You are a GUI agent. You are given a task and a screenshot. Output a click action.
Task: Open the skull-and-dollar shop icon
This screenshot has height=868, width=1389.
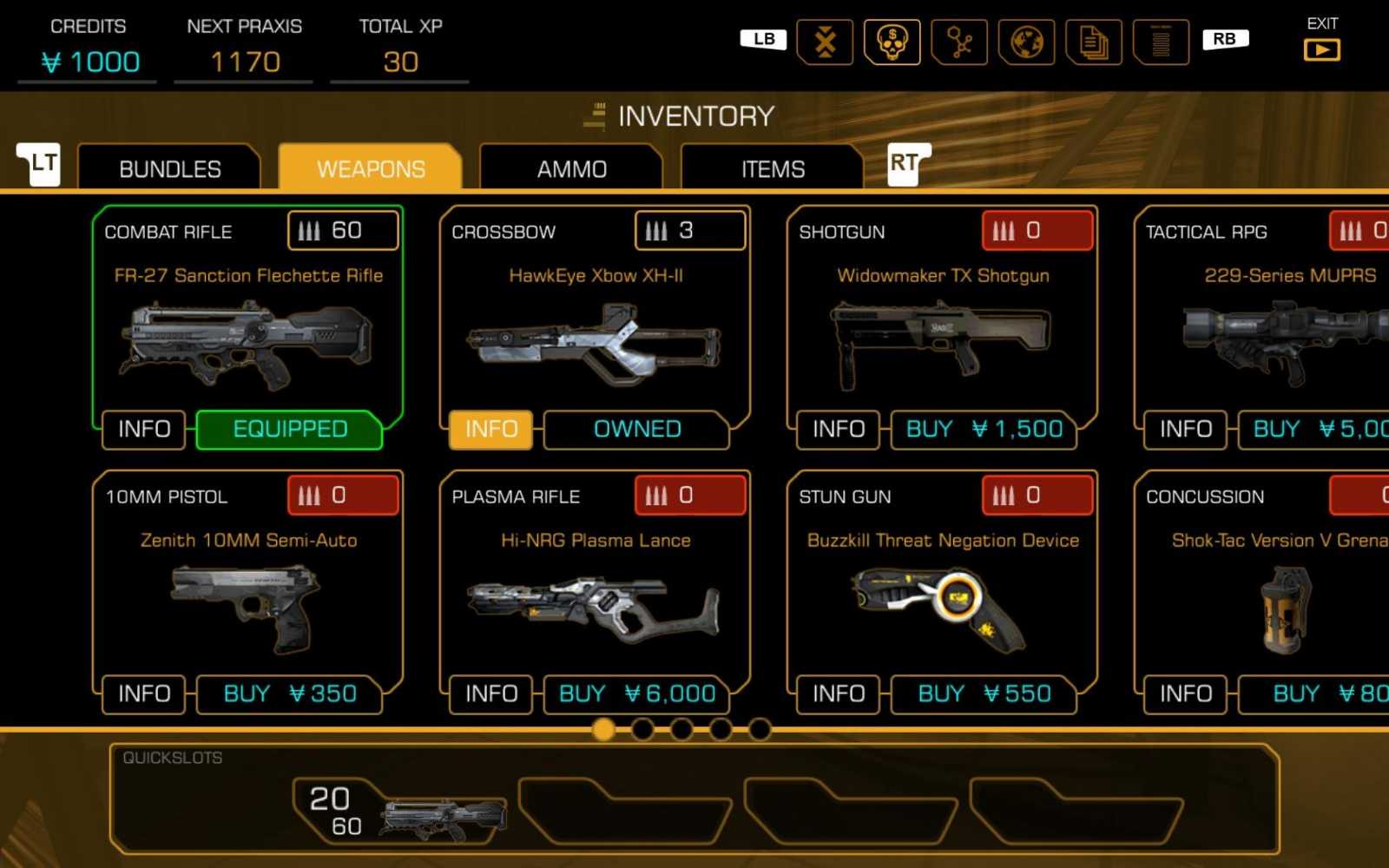click(892, 42)
